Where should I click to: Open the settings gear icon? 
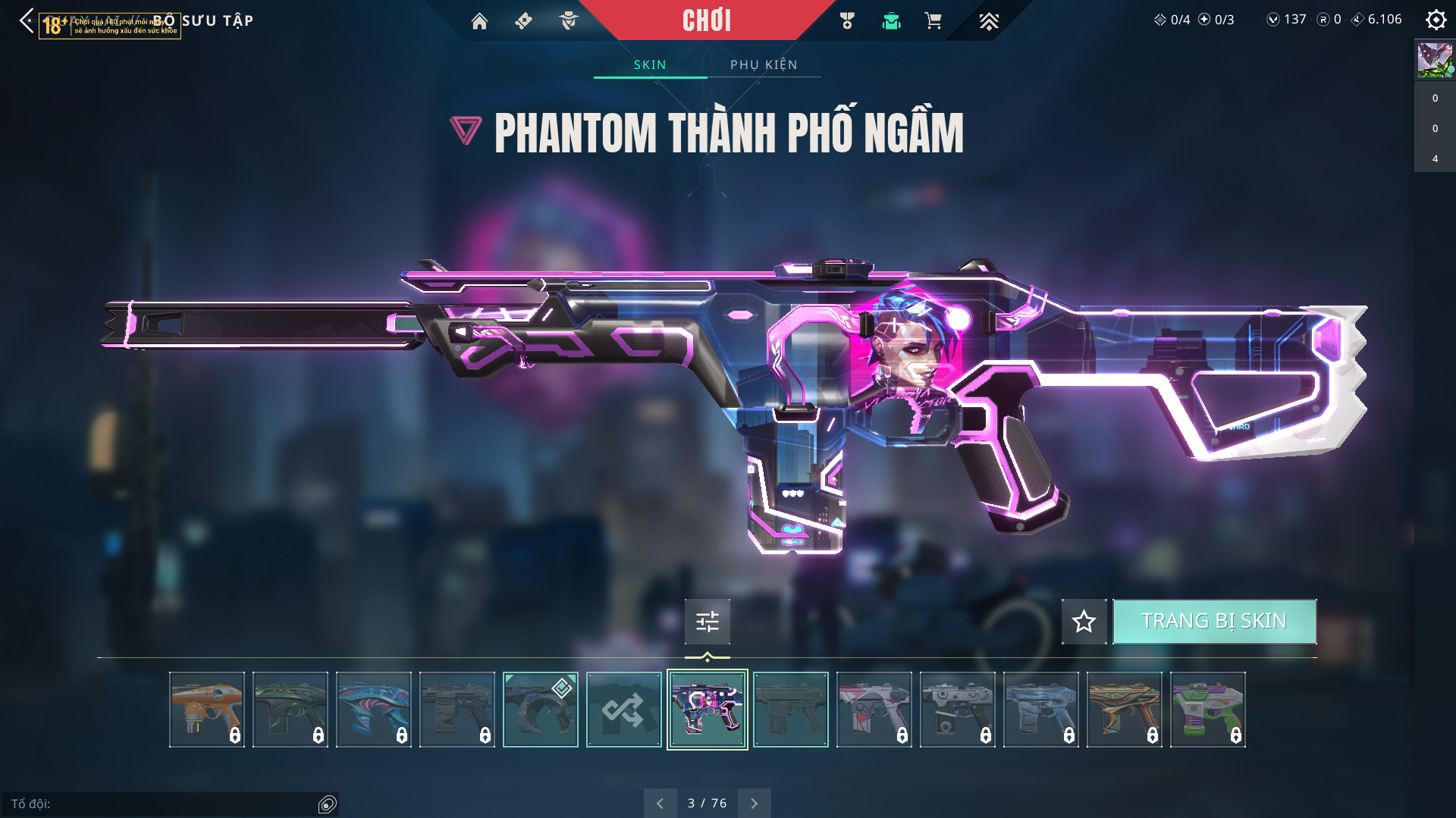(1436, 20)
